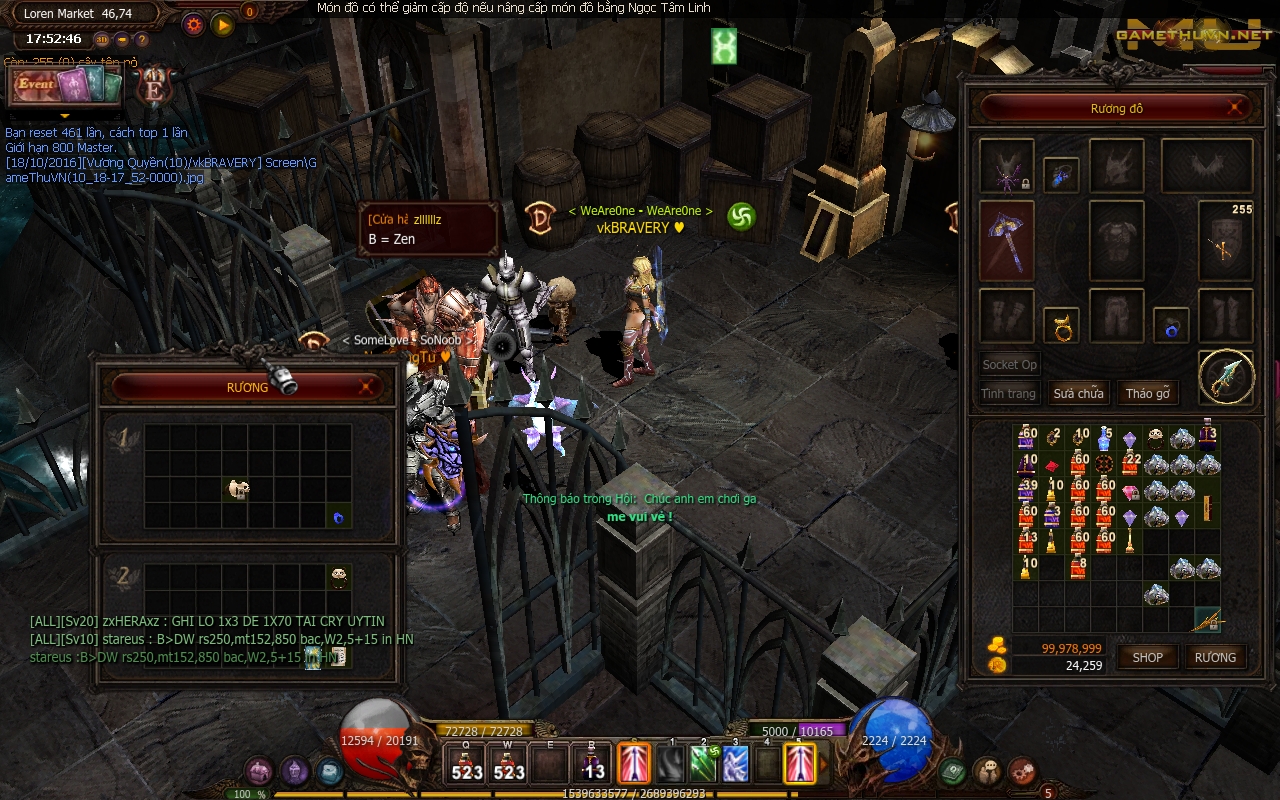The width and height of the screenshot is (1280, 800).
Task: Select the shield slot showing 255
Action: pos(1225,241)
